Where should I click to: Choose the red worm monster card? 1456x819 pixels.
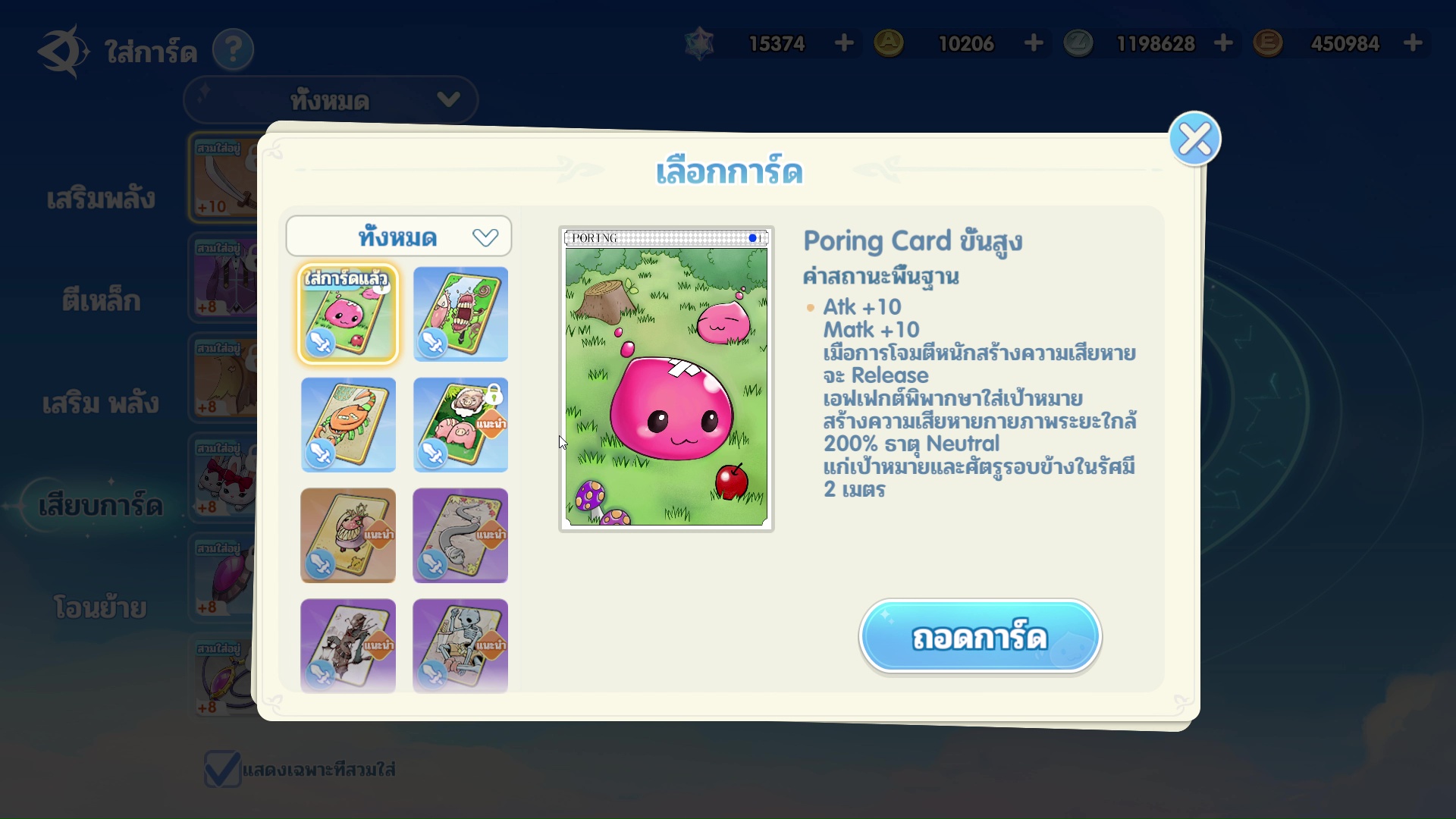click(460, 314)
